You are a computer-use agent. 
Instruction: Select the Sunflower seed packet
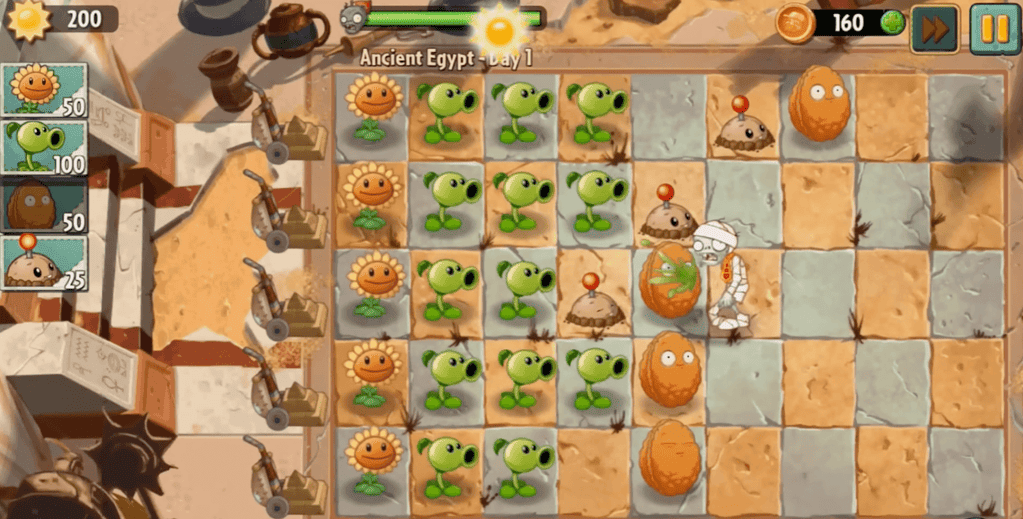(44, 90)
